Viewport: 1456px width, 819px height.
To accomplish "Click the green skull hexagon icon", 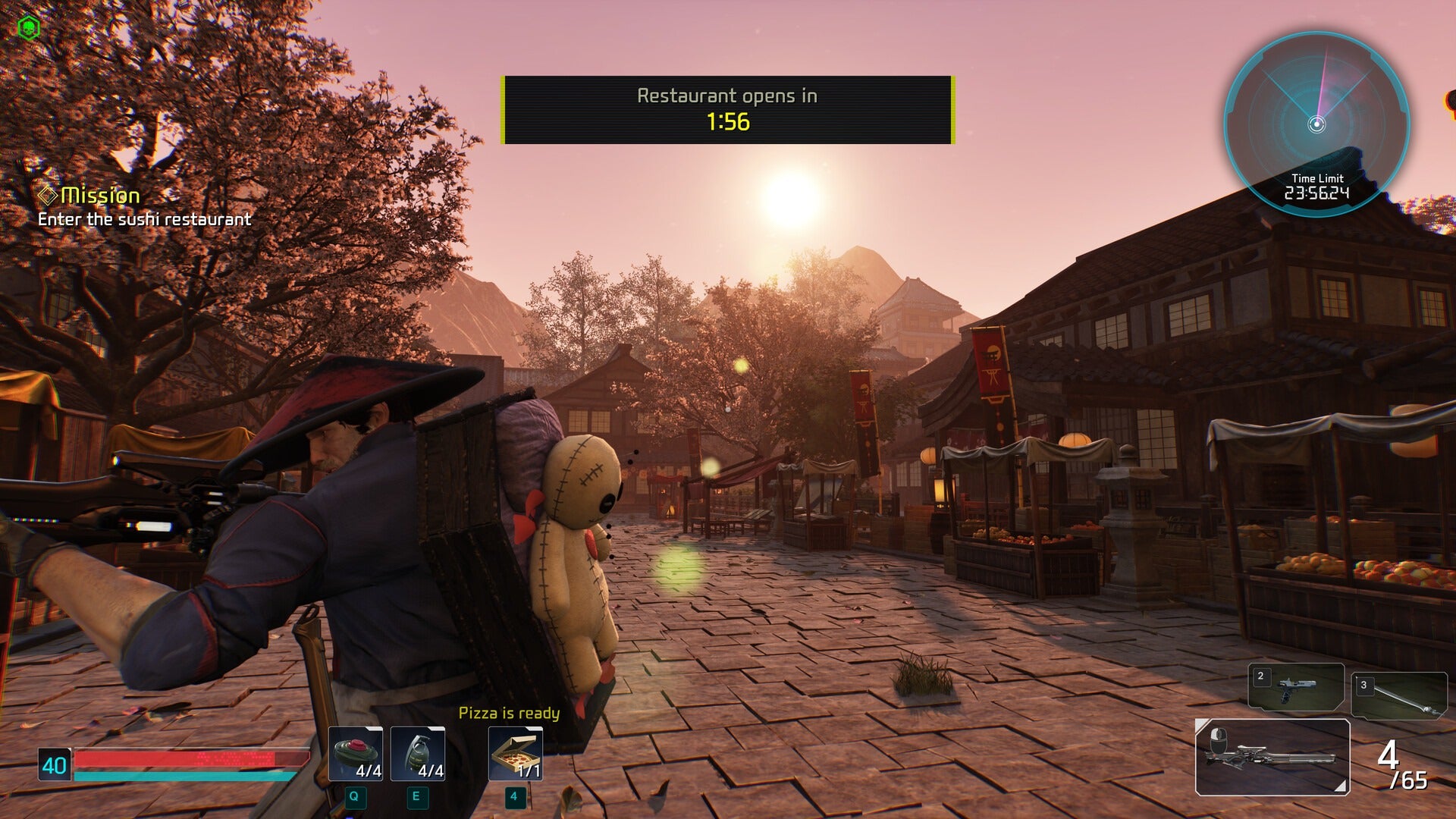I will pos(28,28).
